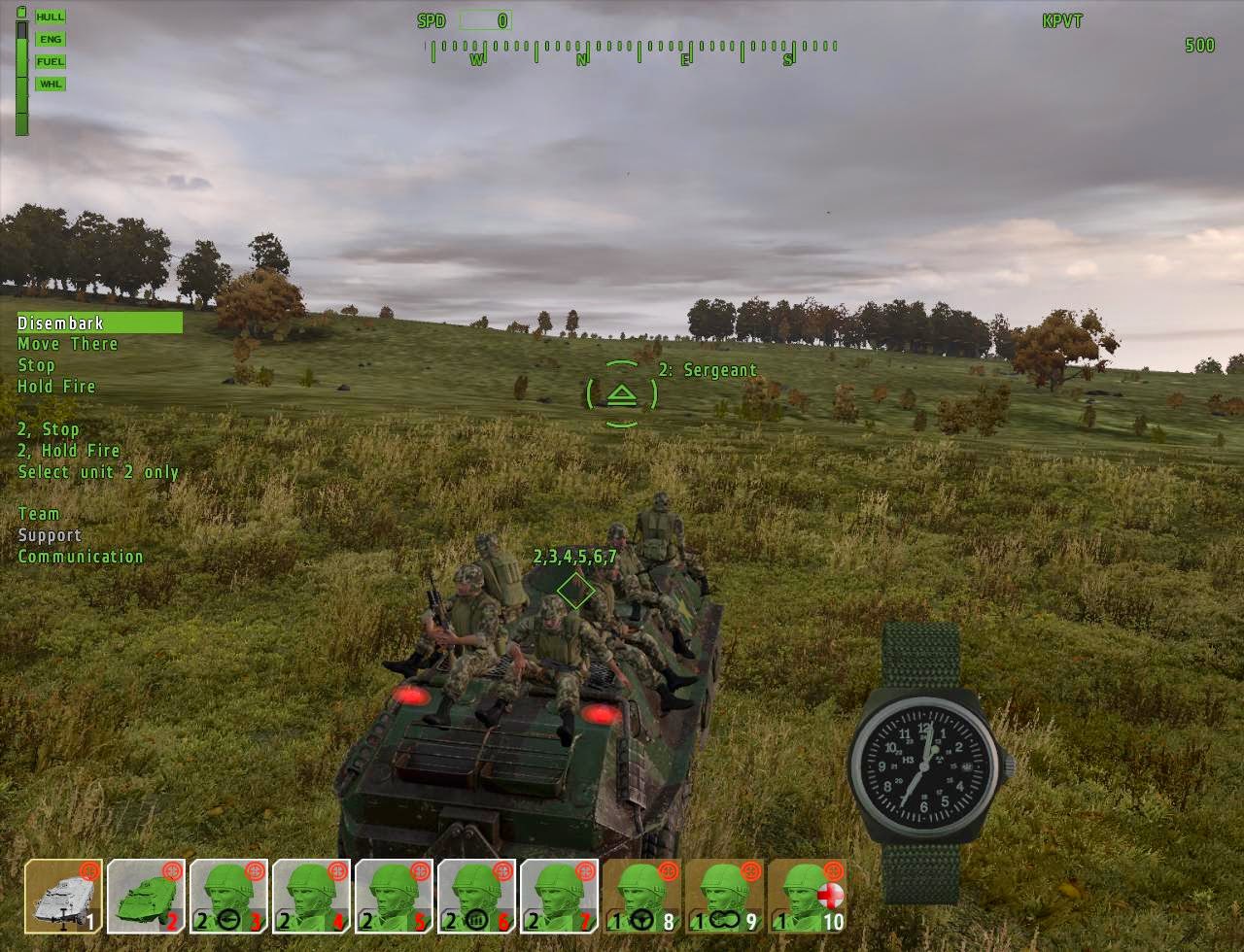
Task: Open the Communication submenu
Action: [81, 556]
